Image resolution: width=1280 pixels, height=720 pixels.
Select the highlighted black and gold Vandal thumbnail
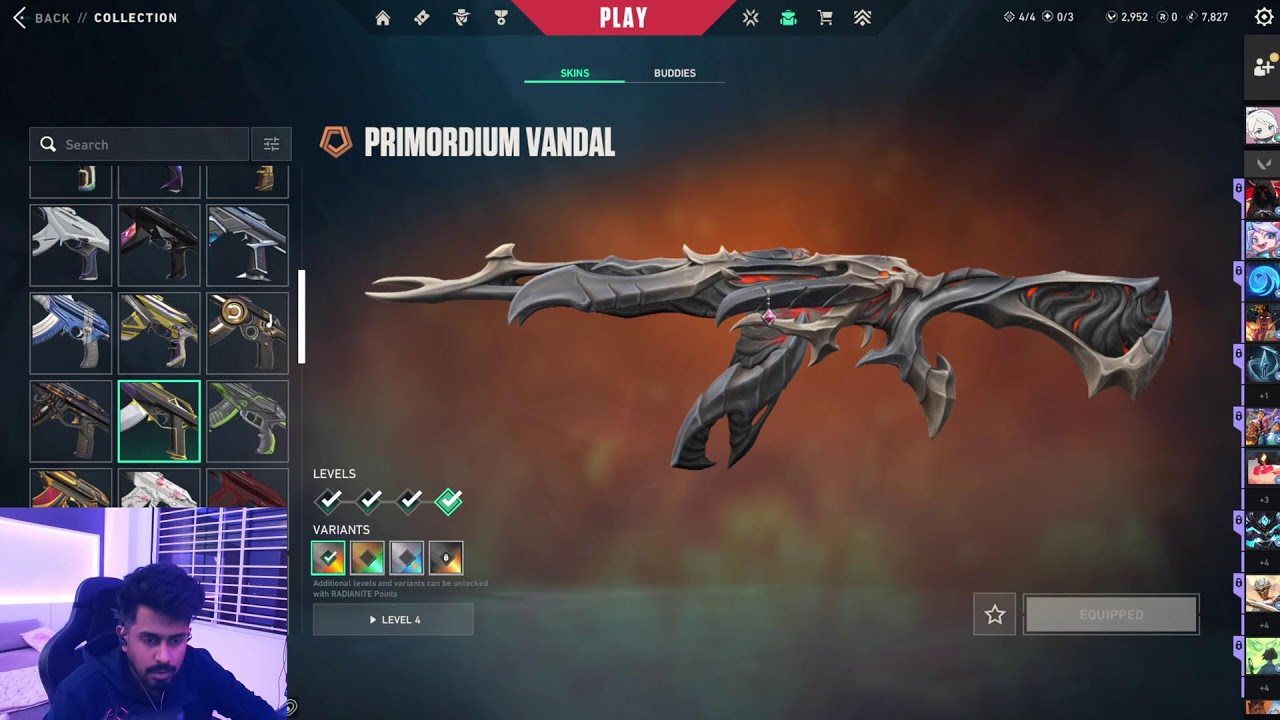(x=159, y=421)
